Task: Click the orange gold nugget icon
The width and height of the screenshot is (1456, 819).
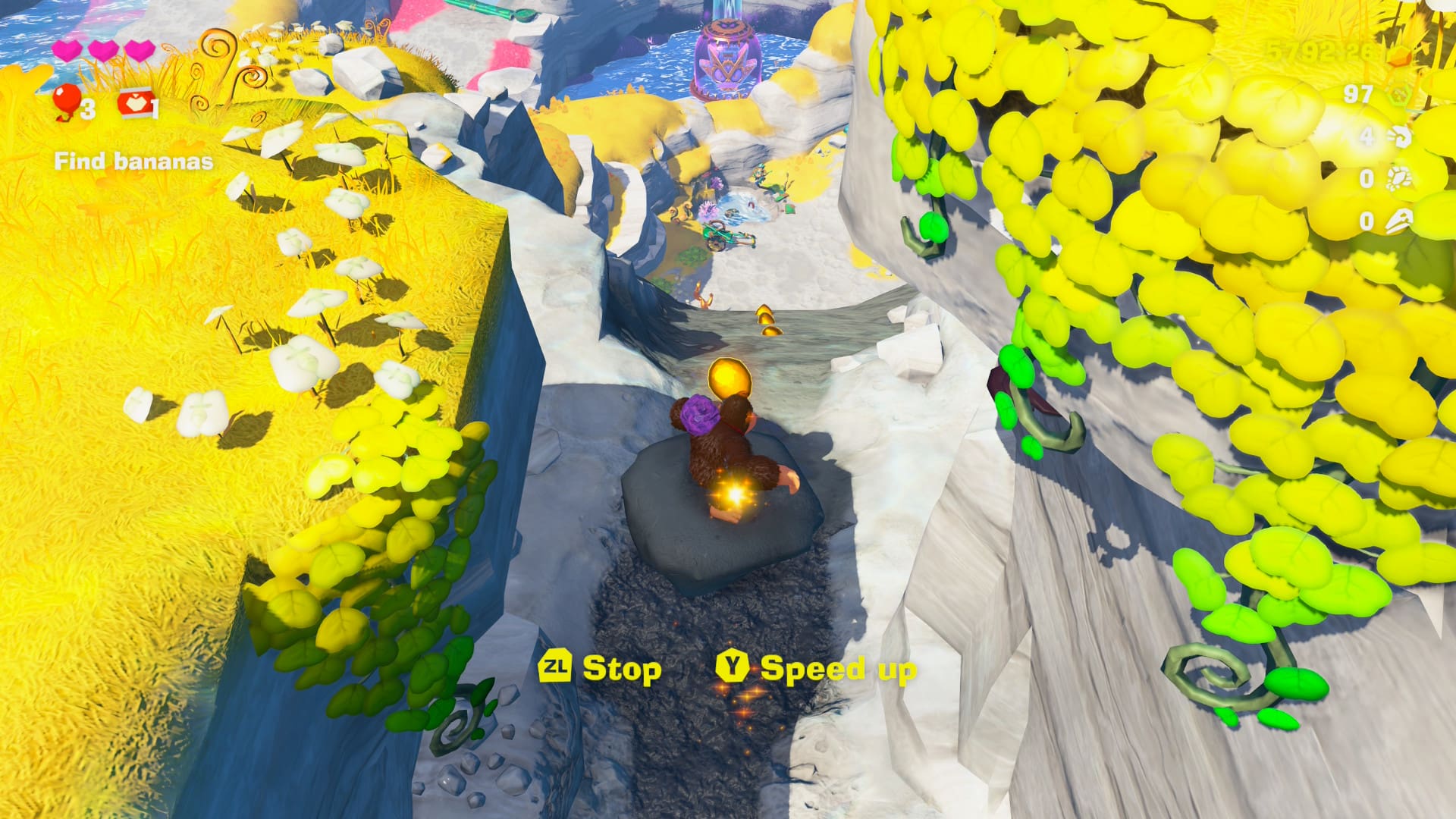Action: coord(1400,55)
